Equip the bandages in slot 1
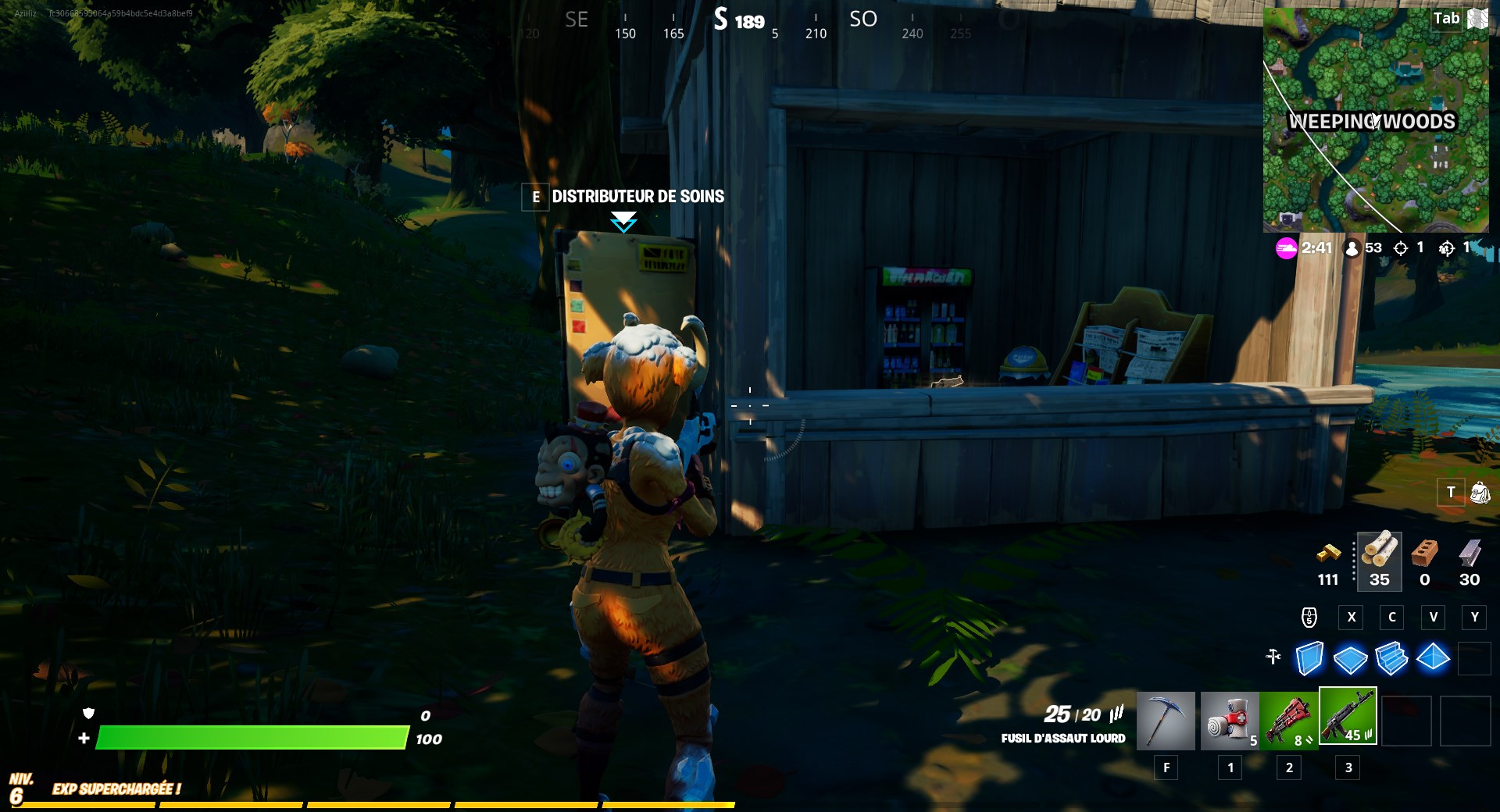This screenshot has height=812, width=1500. (1229, 720)
